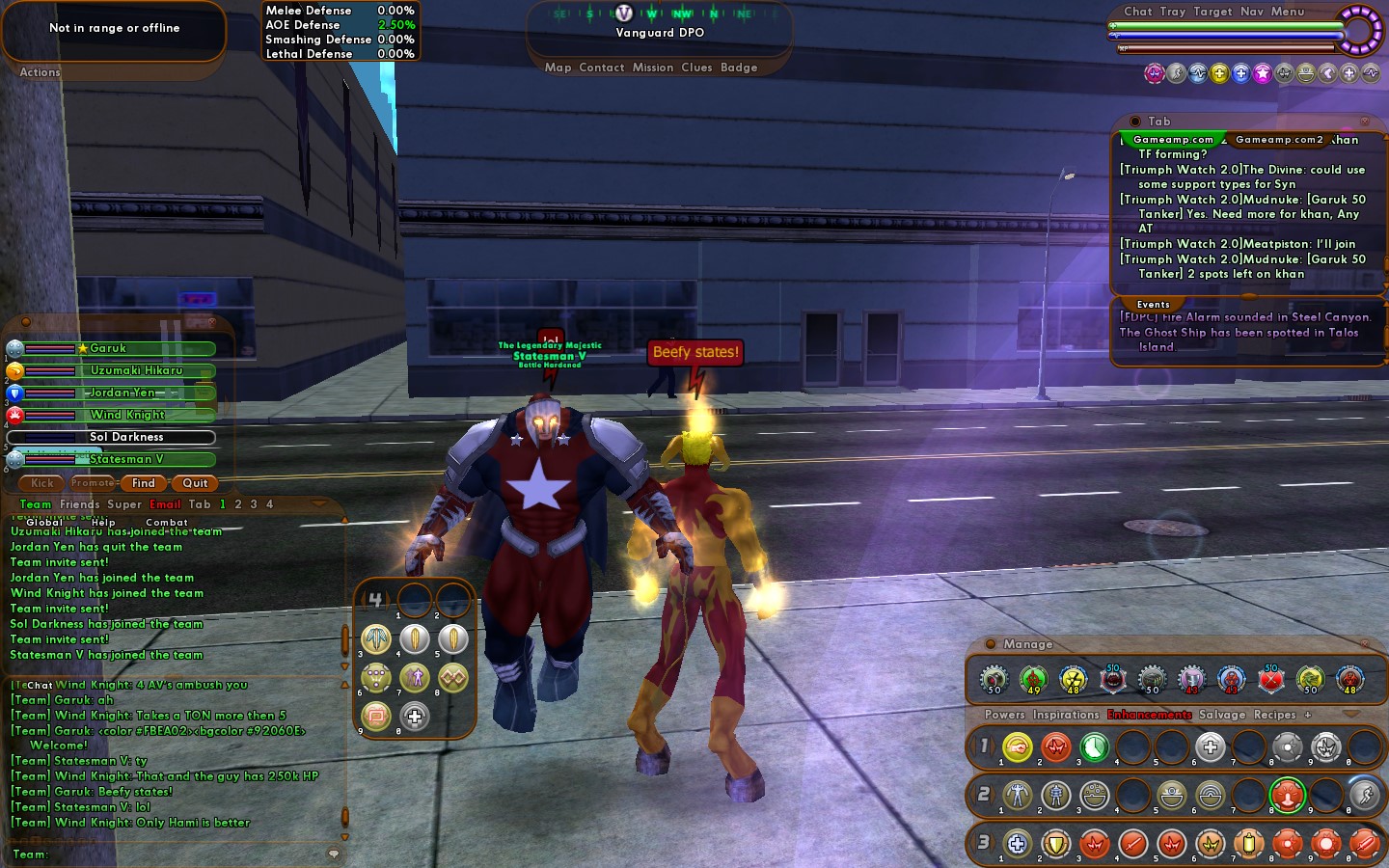Select teammate Sol Darkness

point(126,437)
